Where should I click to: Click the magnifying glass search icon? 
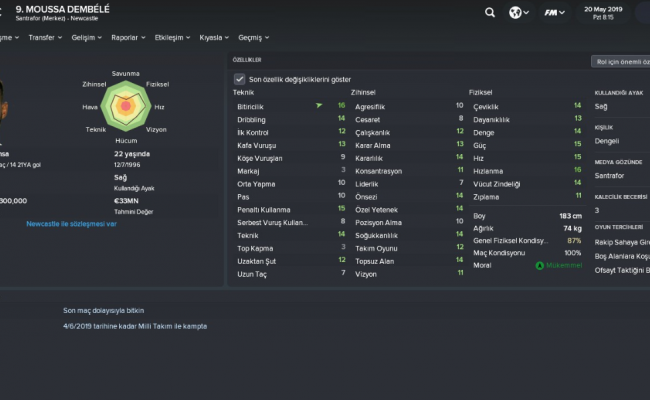[490, 13]
